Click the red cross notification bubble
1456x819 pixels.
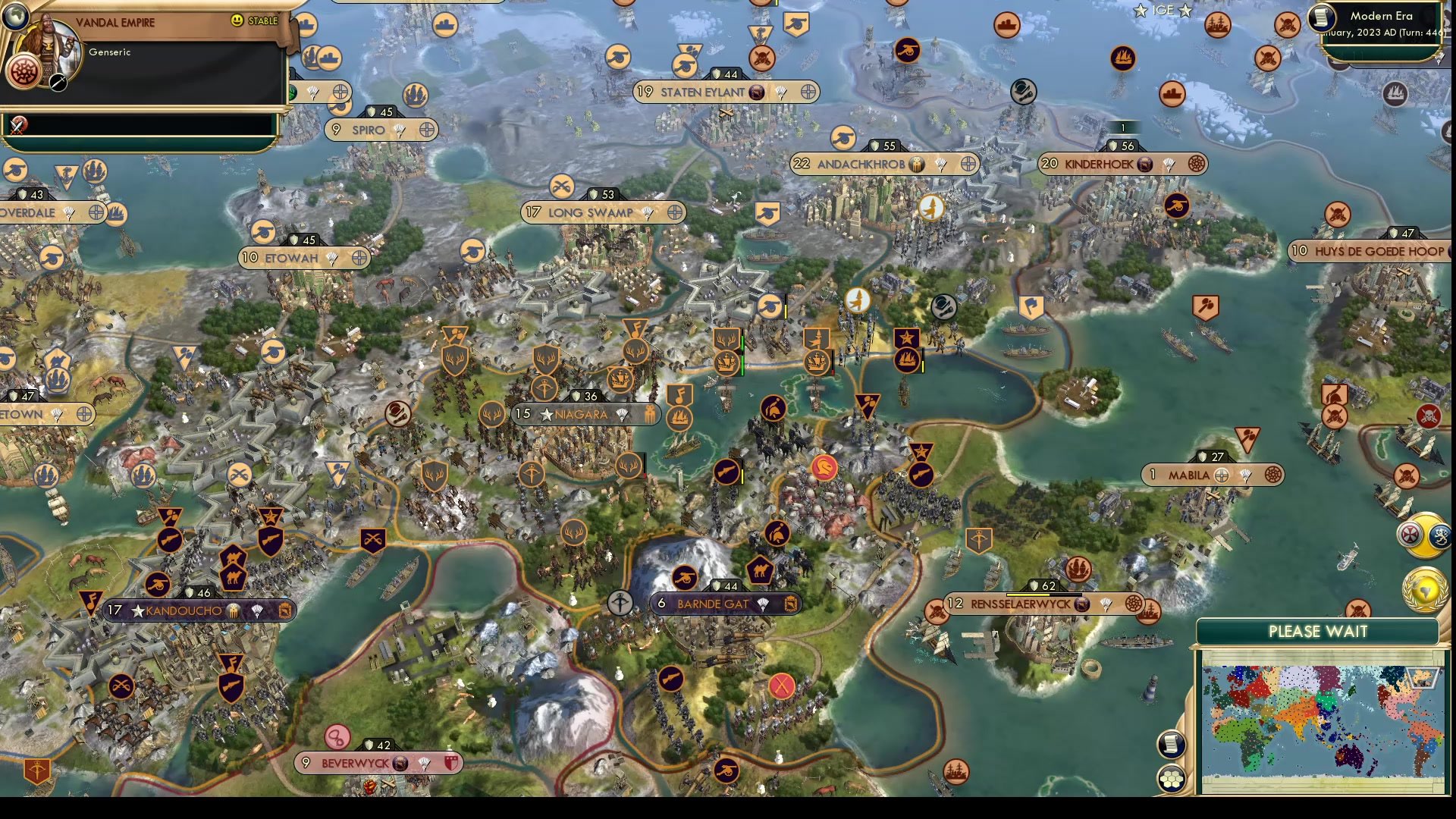(x=1410, y=534)
